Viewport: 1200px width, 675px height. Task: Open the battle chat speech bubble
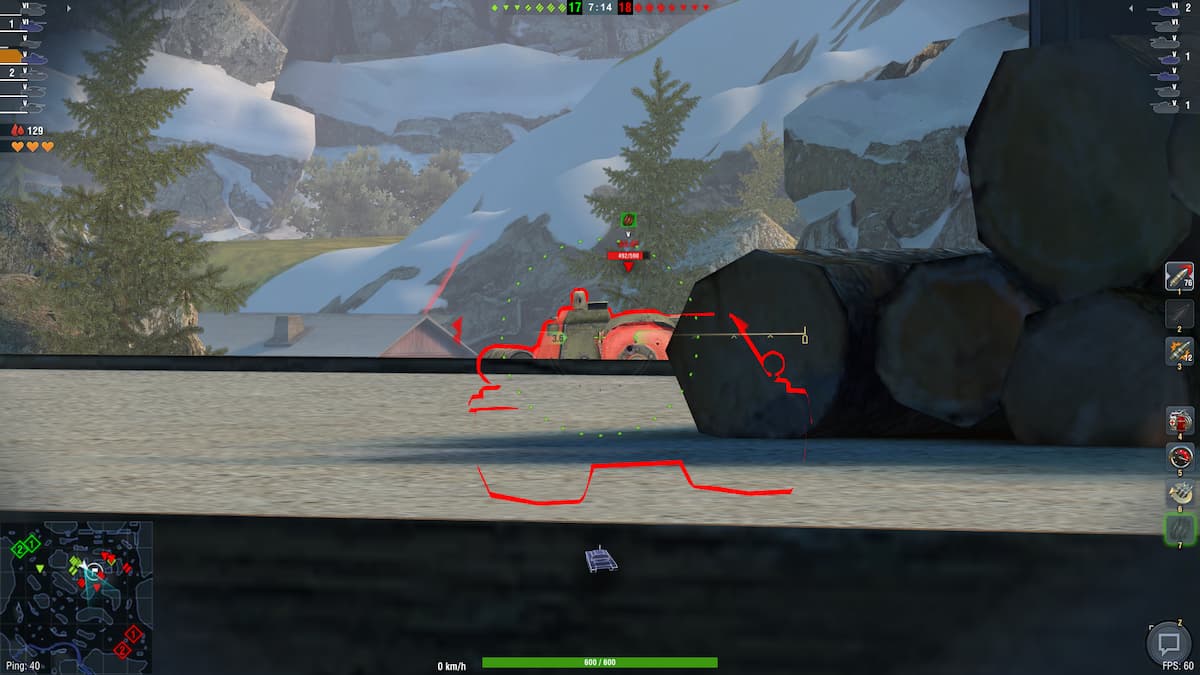(1168, 641)
